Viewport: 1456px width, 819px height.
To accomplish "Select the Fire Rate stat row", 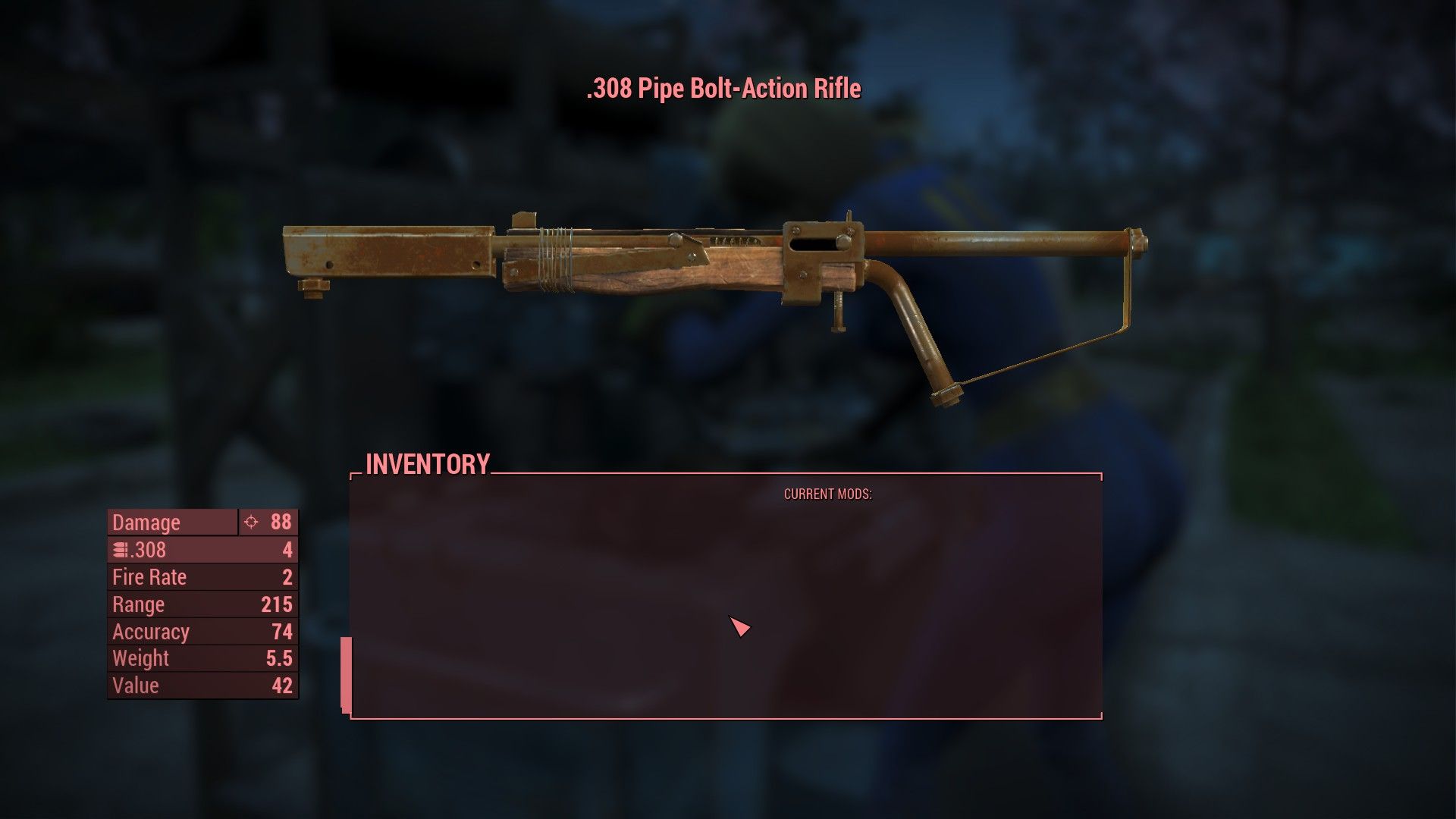I will [x=202, y=576].
